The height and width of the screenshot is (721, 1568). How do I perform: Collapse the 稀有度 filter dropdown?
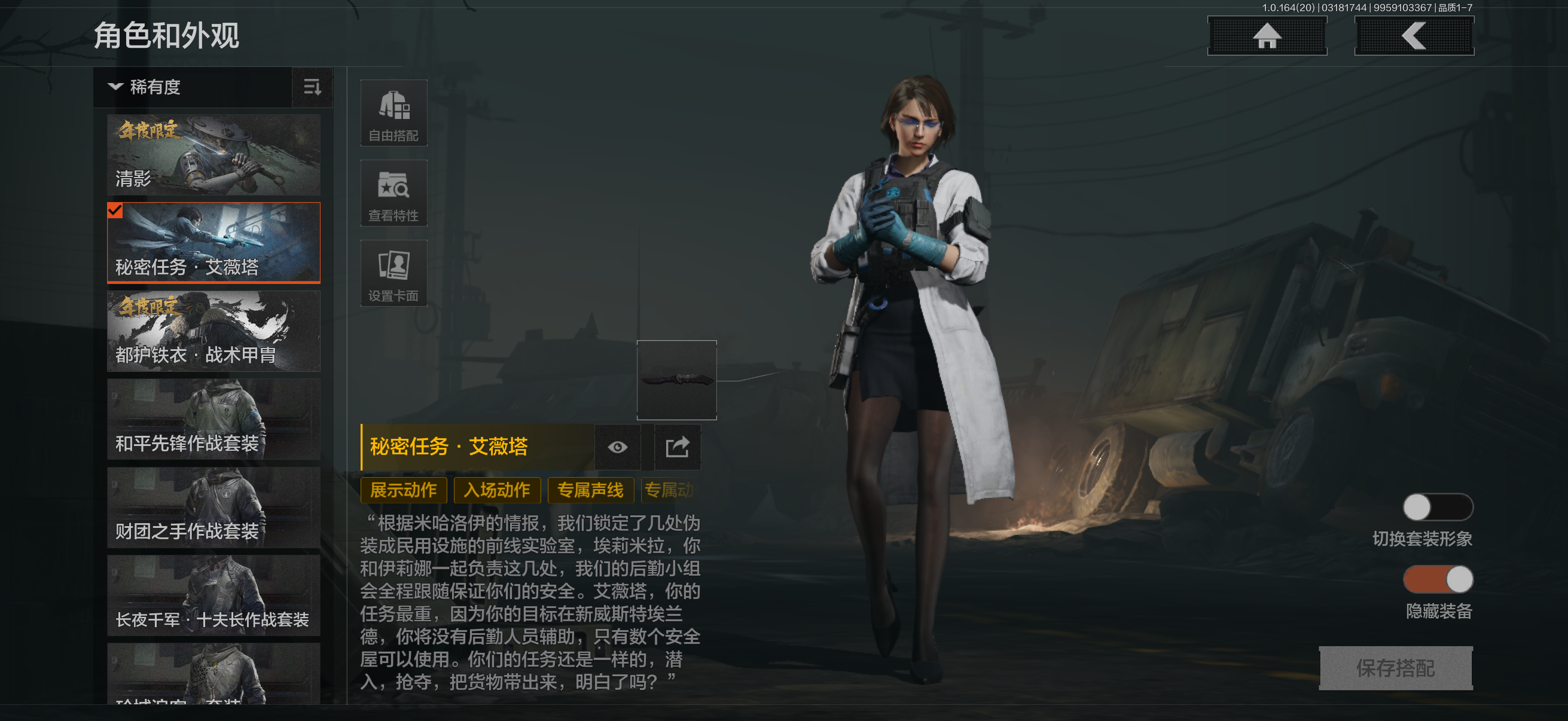click(x=115, y=87)
